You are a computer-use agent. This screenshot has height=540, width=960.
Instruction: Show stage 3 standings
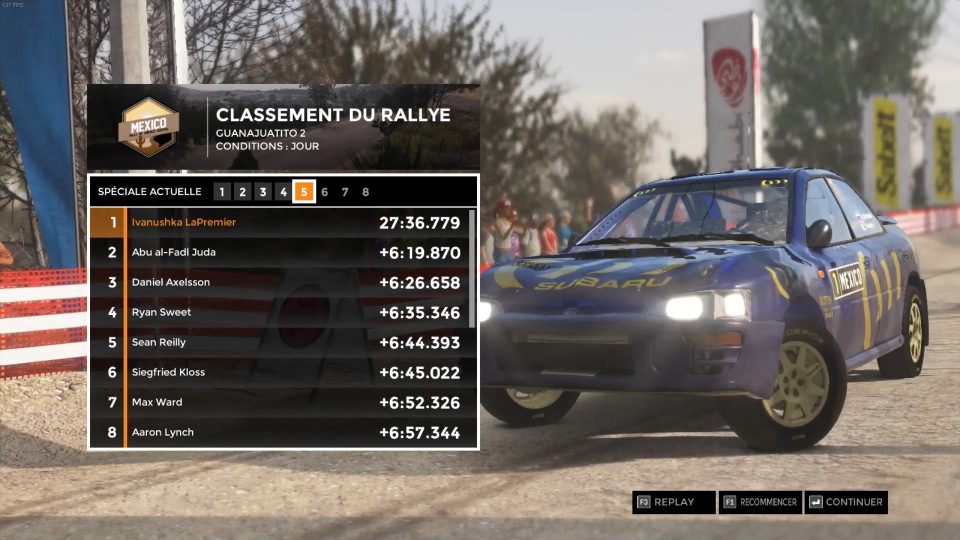[263, 192]
